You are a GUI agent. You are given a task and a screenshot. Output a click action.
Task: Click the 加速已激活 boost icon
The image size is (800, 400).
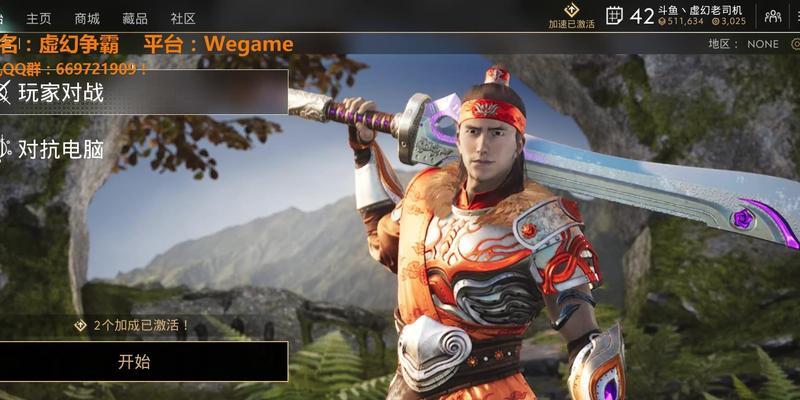(x=572, y=15)
